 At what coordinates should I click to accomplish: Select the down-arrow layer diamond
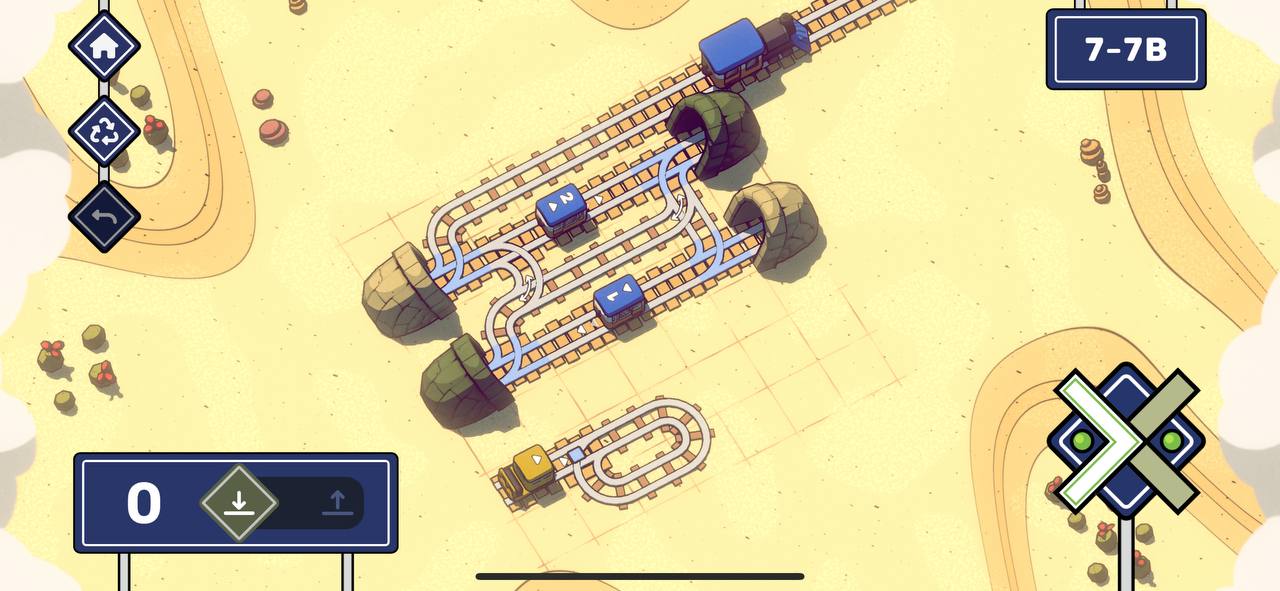point(238,503)
